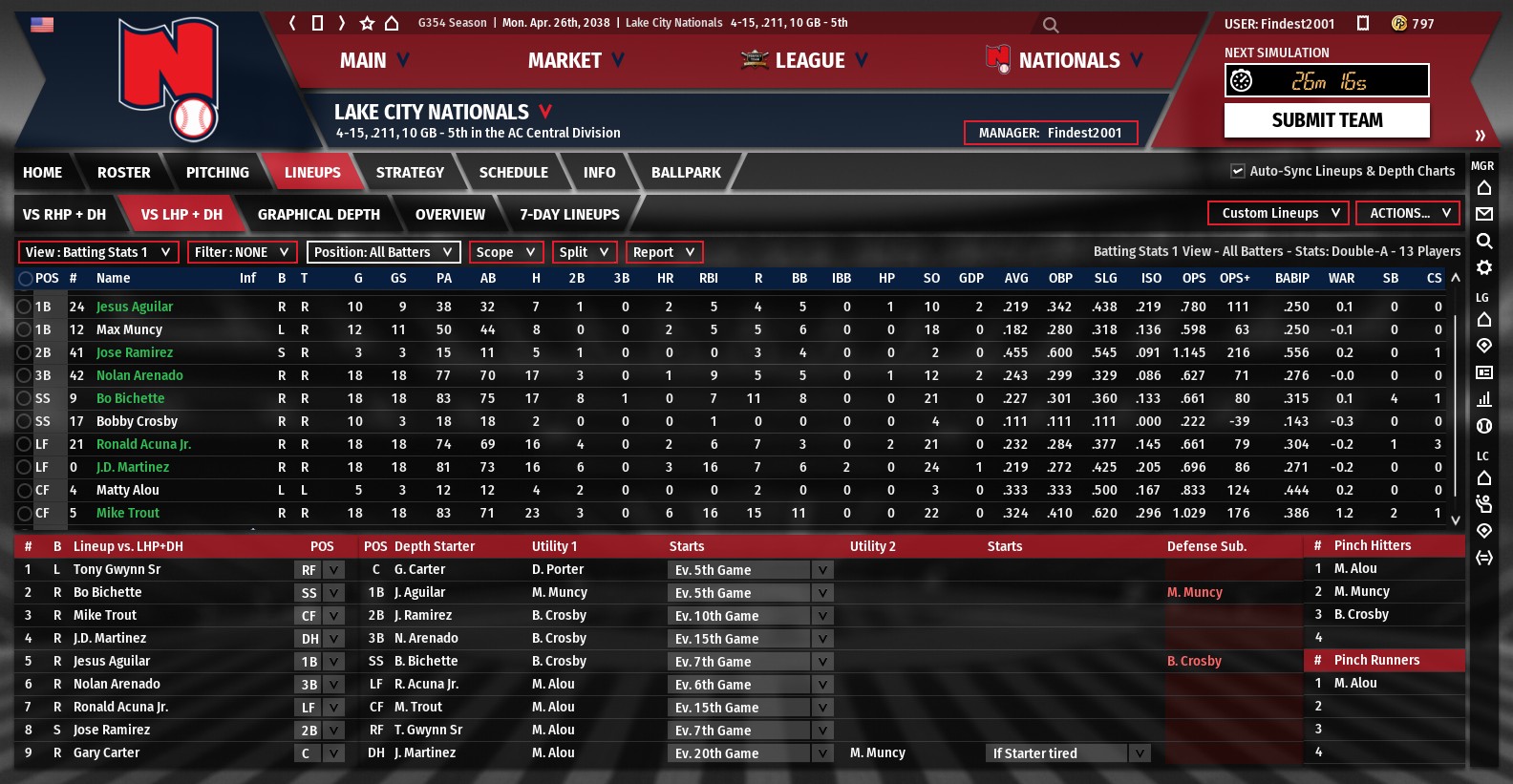Select the radio button for Jesus Aguilar's row

click(24, 307)
